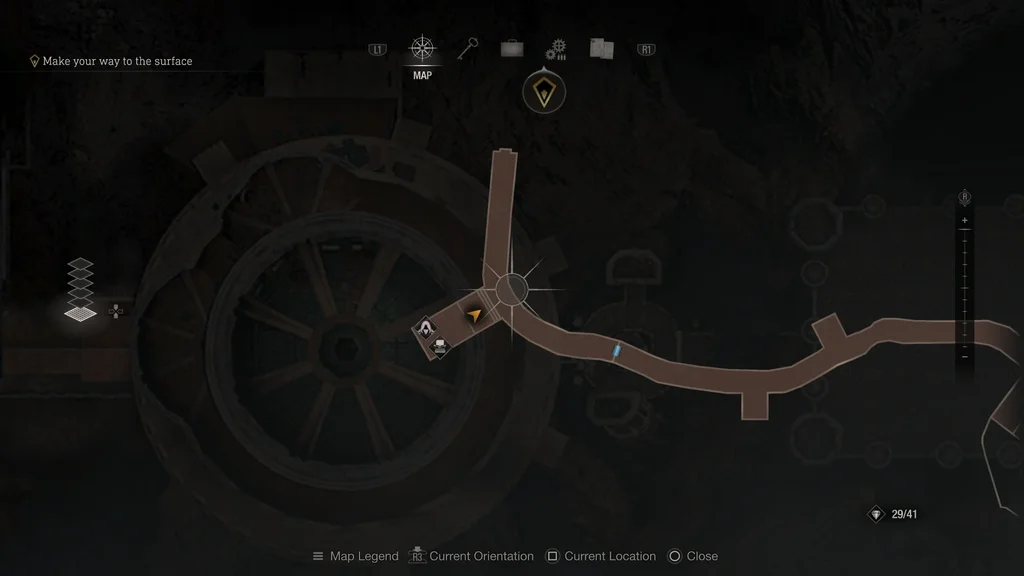Zoom in with the plus sign
The width and height of the screenshot is (1024, 576).
pos(964,220)
